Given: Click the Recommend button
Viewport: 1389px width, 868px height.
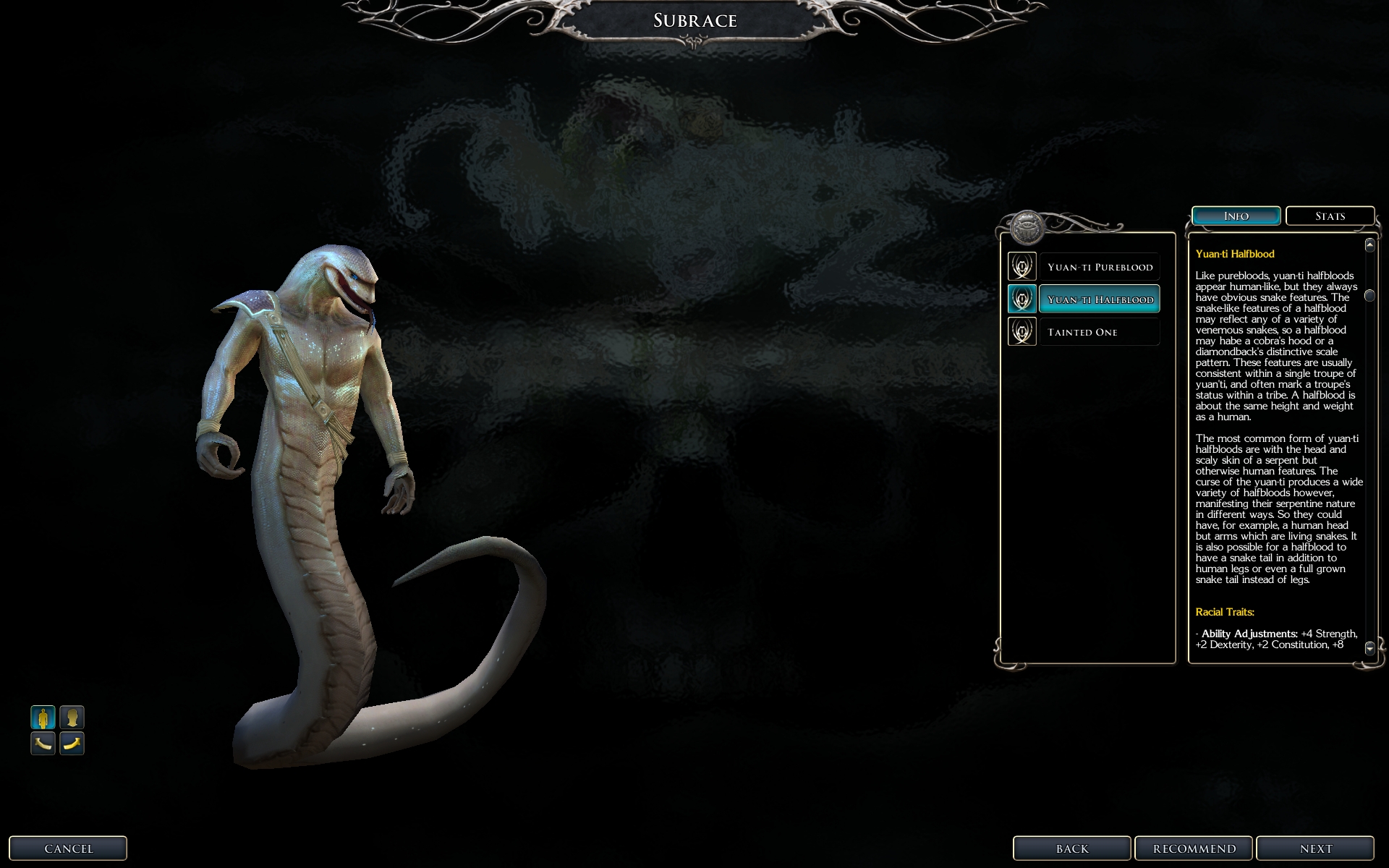Looking at the screenshot, I should pos(1194,848).
